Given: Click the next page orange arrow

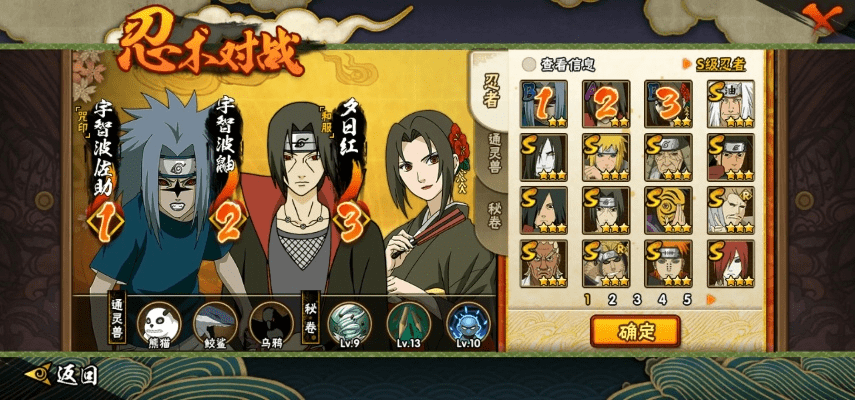Looking at the screenshot, I should 711,298.
